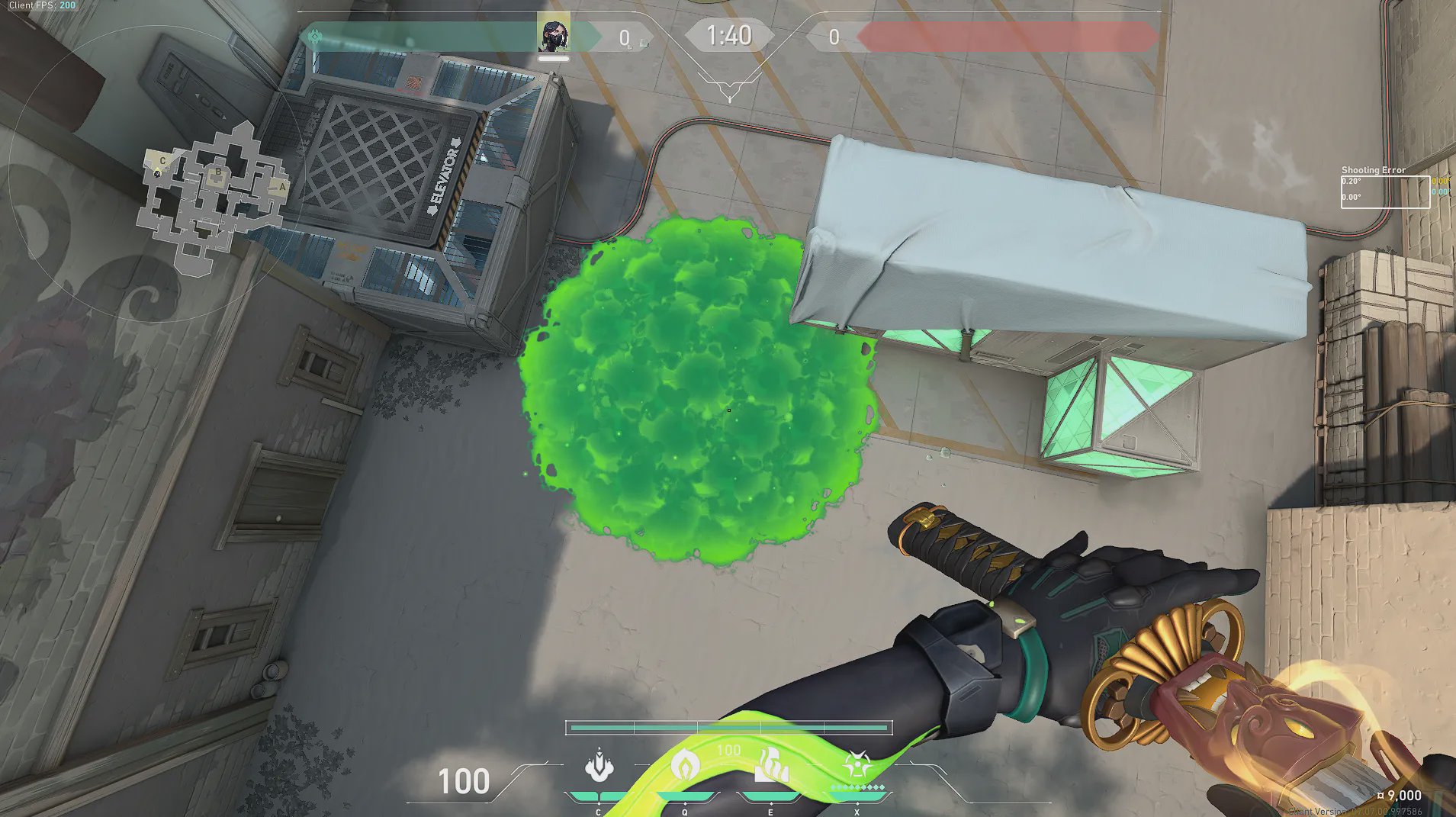Image resolution: width=1456 pixels, height=817 pixels.
Task: Select the A site marker on minimap
Action: 281,186
